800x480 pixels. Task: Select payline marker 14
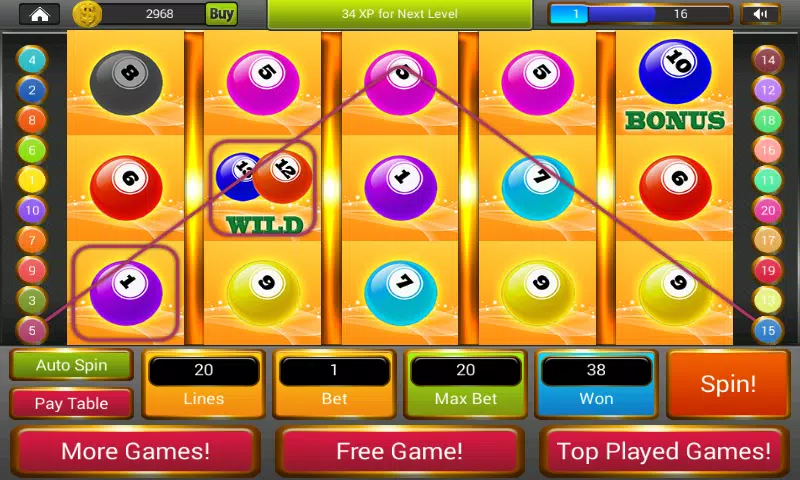767,60
